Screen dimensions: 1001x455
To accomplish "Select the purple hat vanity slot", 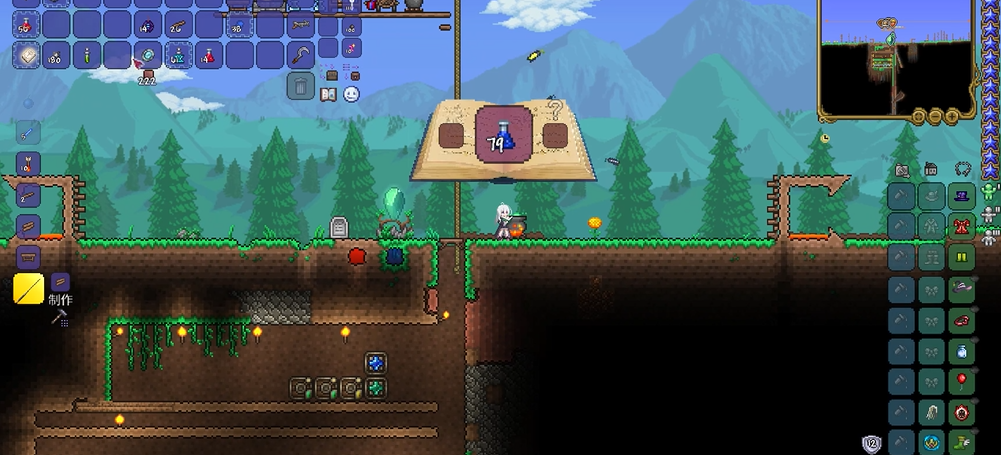I will [x=962, y=196].
